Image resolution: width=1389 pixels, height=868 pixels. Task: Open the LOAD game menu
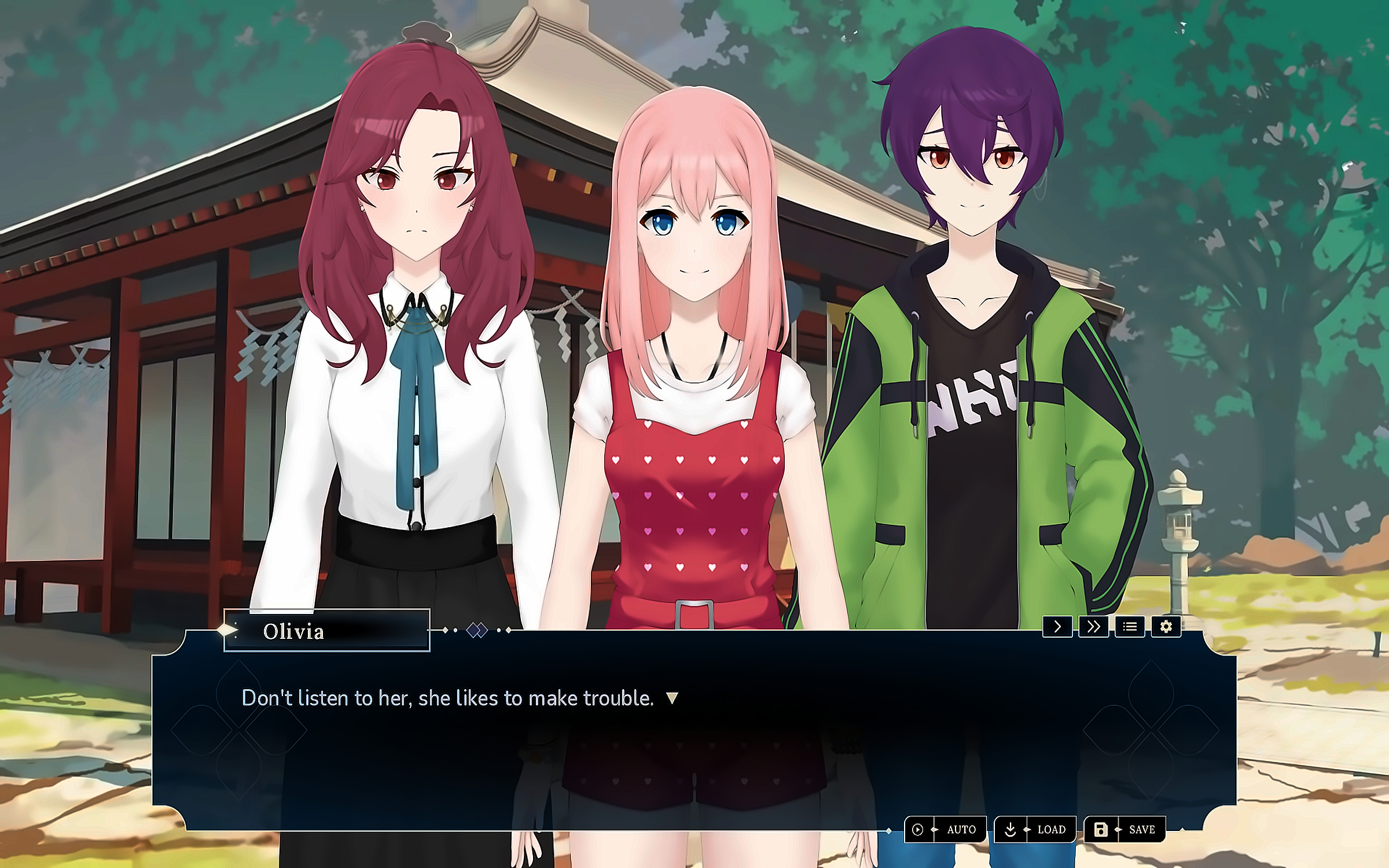tap(1035, 829)
